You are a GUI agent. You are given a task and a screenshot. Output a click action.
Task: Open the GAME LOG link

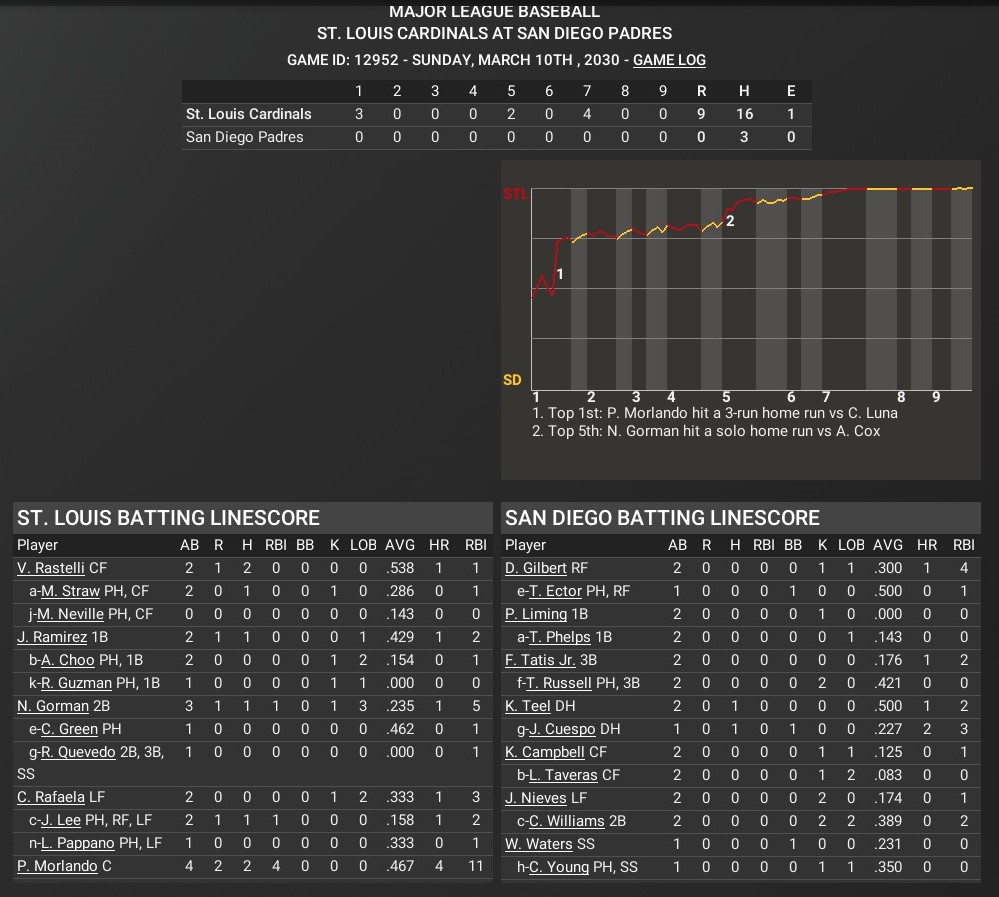point(669,60)
